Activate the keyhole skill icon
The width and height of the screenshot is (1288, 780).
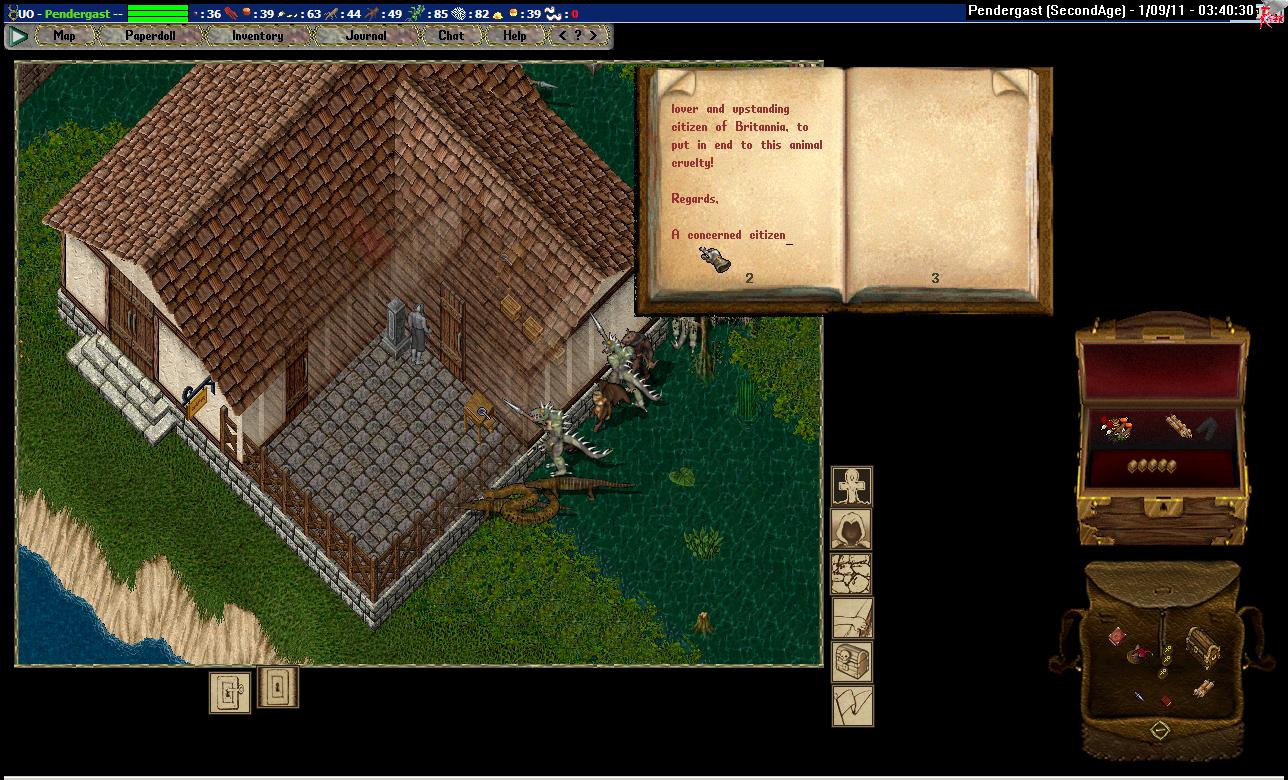pos(278,687)
